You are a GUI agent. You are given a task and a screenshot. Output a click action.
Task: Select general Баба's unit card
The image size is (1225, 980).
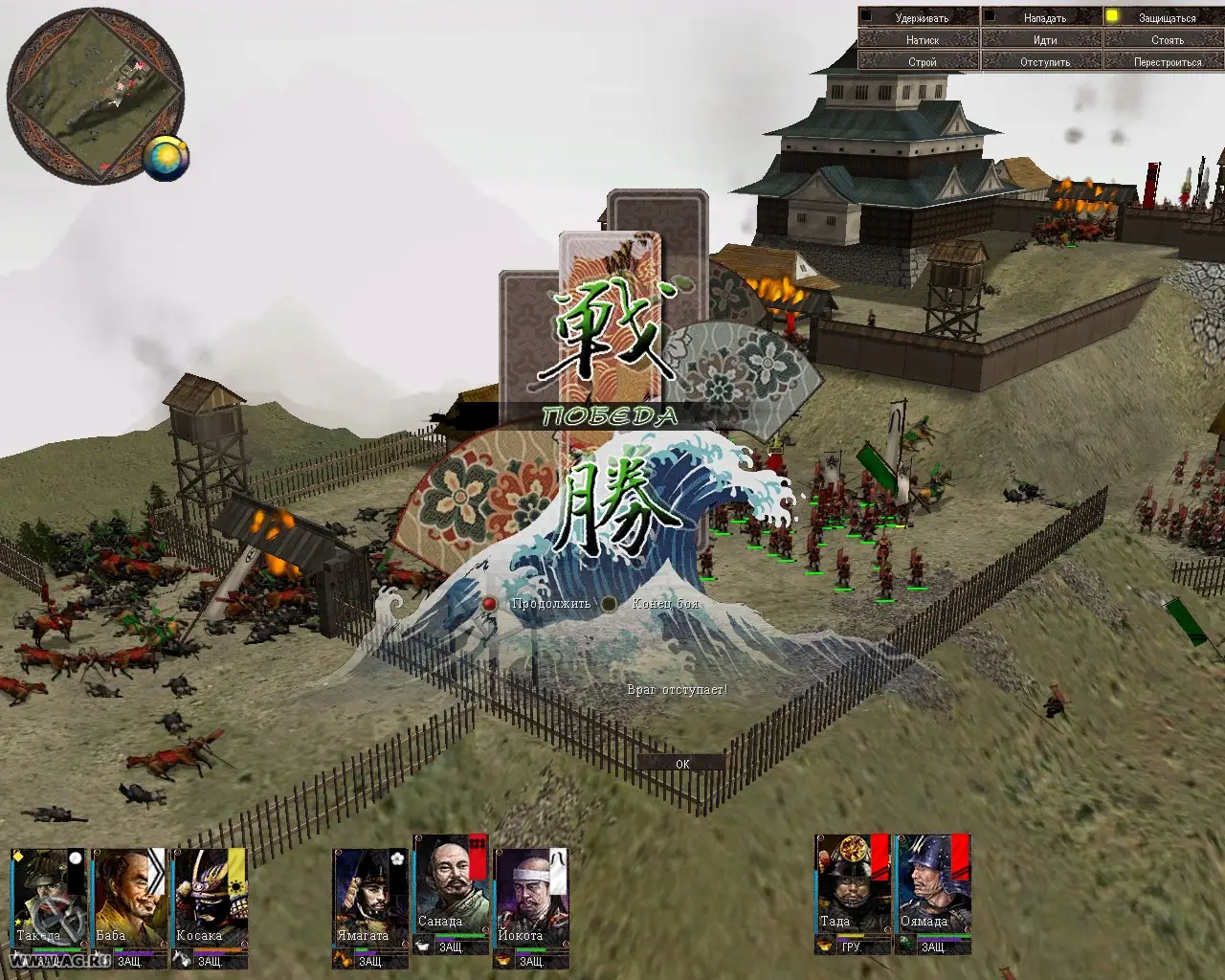coord(130,898)
